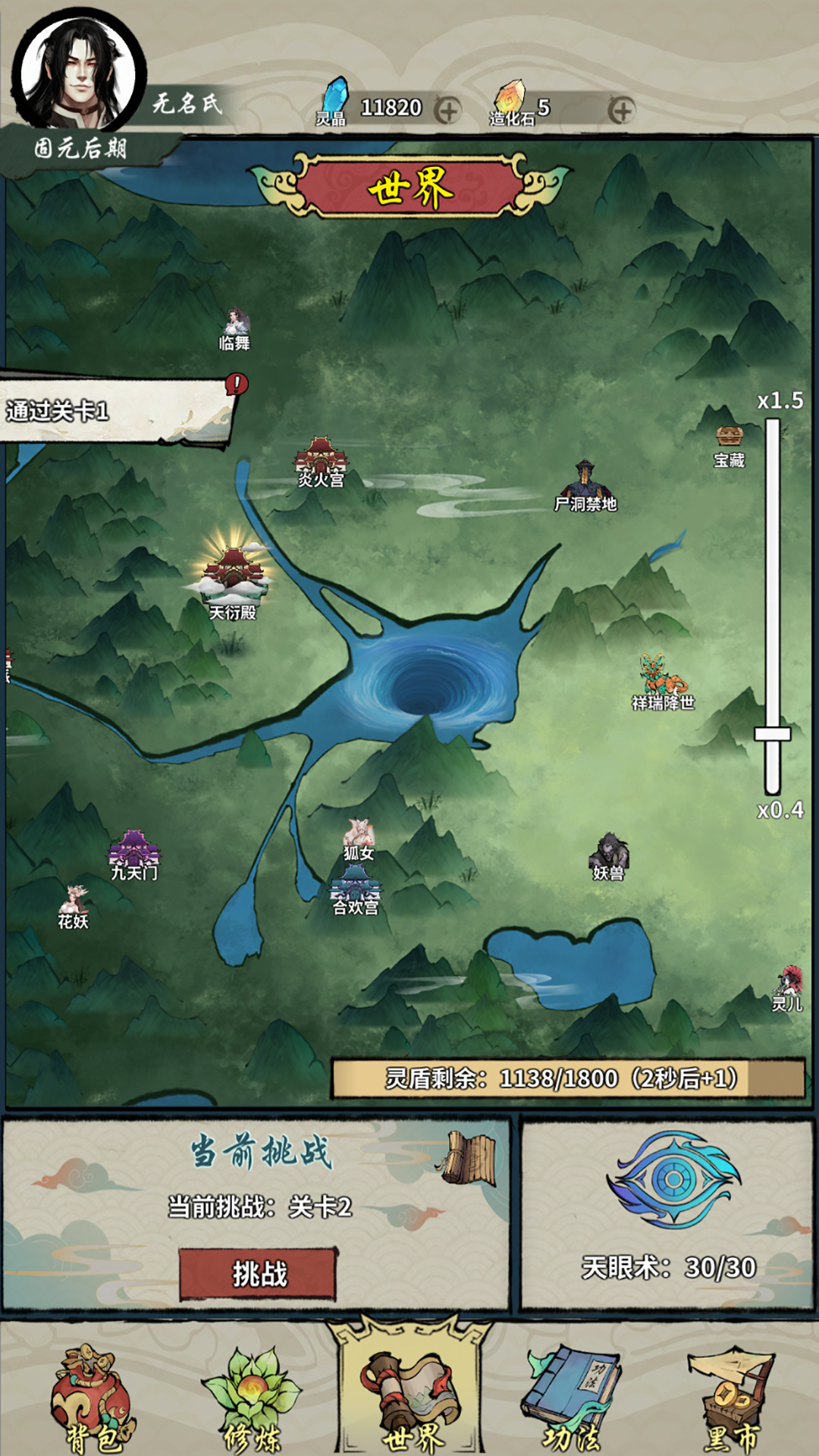Click the map zoom slider handle

pyautogui.click(x=772, y=733)
